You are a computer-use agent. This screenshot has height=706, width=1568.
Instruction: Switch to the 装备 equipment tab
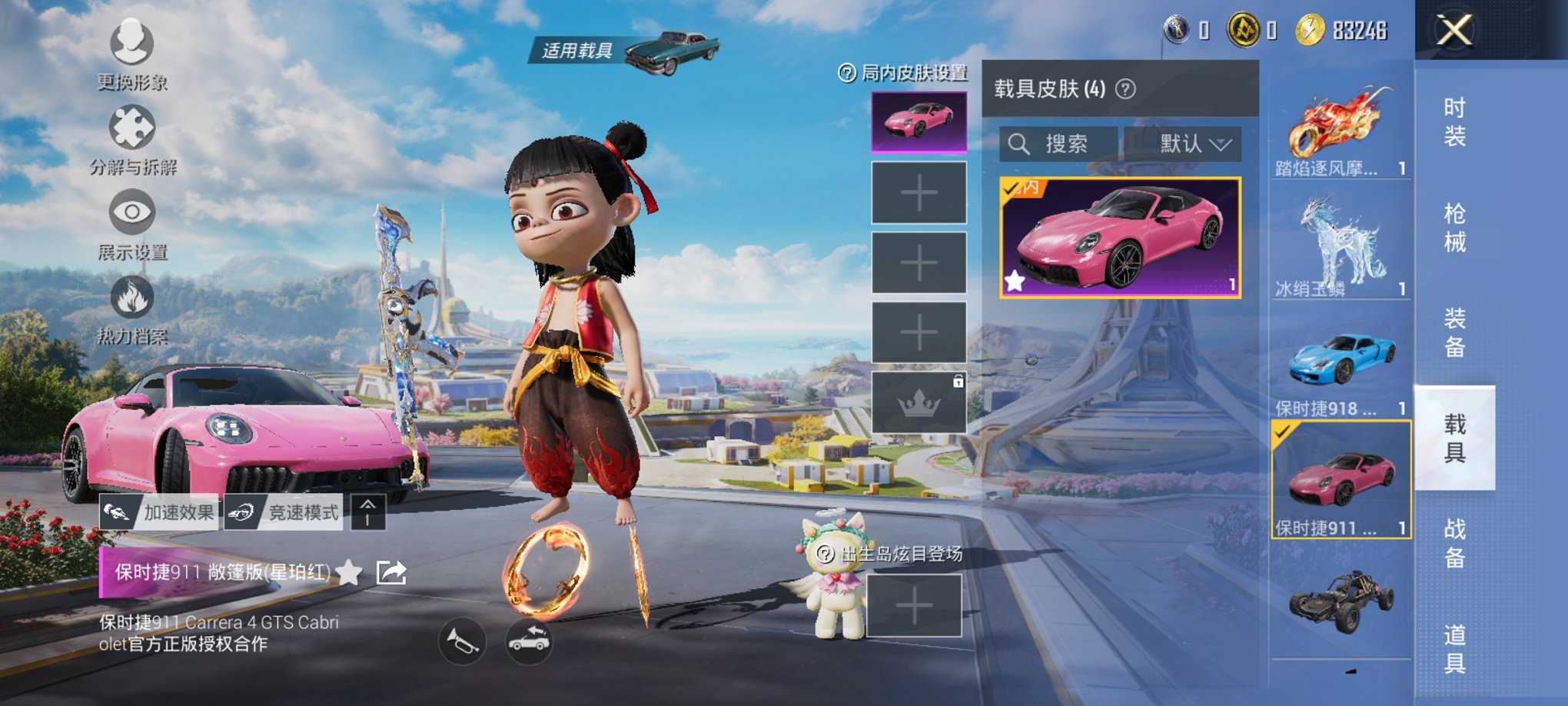[x=1454, y=332]
